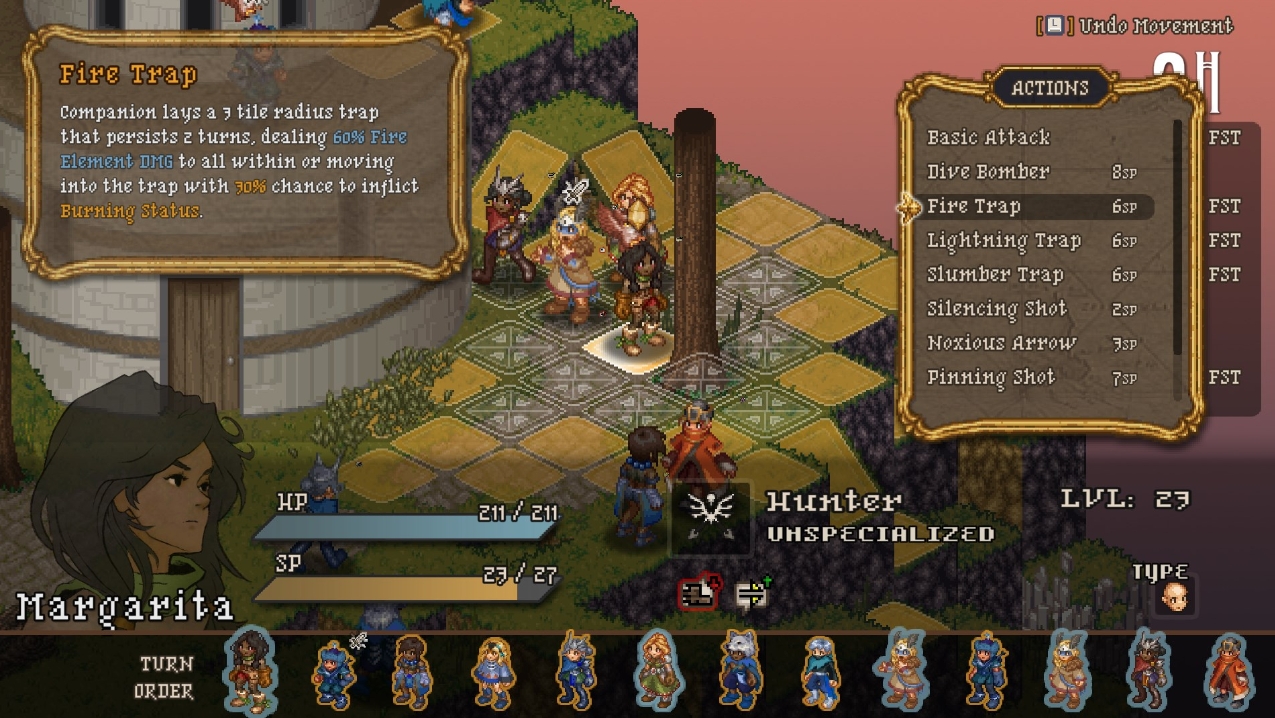Choose the Noxious Arrow skill
Screen dimensions: 1275x718
[x=1001, y=343]
